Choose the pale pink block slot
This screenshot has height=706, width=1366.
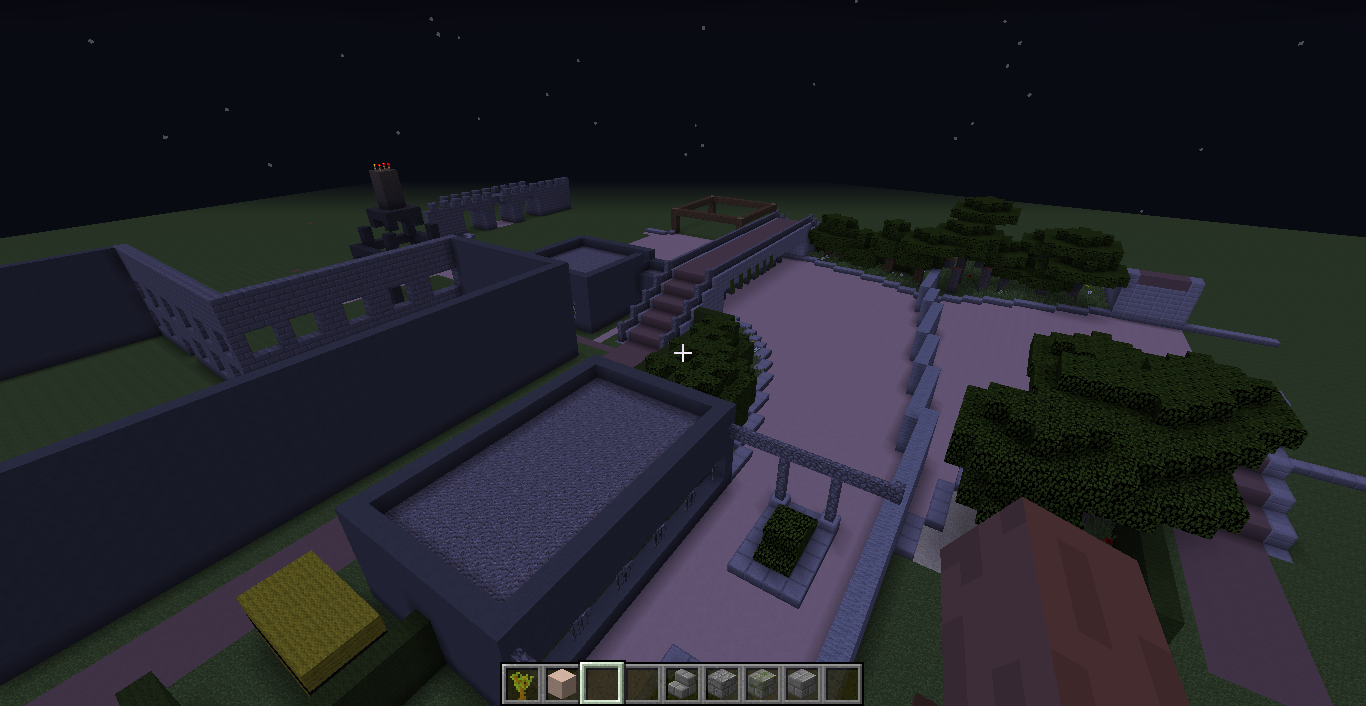pyautogui.click(x=561, y=684)
